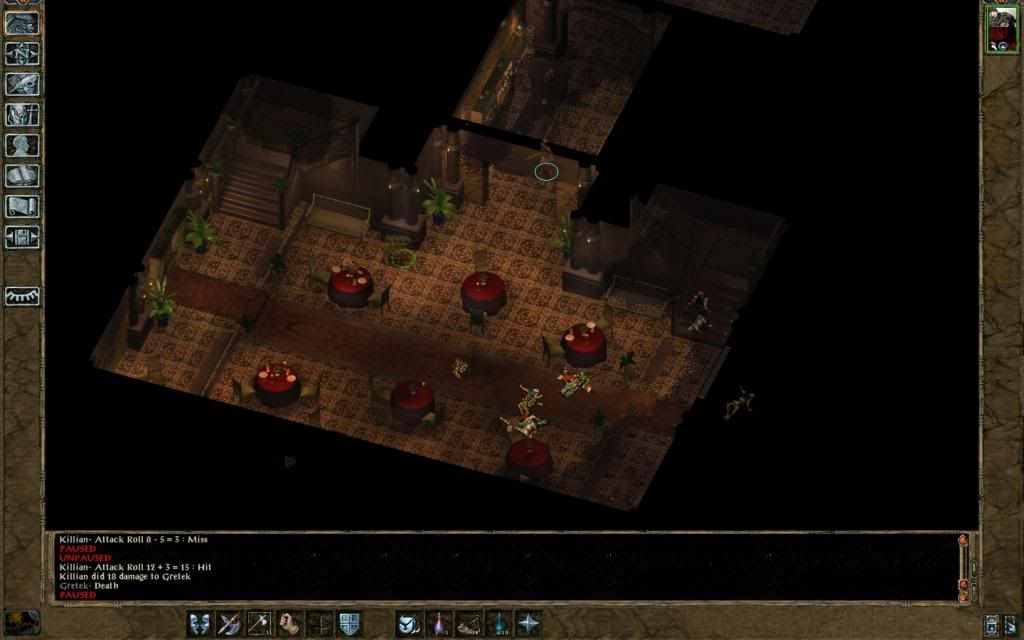1024x640 pixels.
Task: Open the game options menu
Action: pyautogui.click(x=22, y=237)
